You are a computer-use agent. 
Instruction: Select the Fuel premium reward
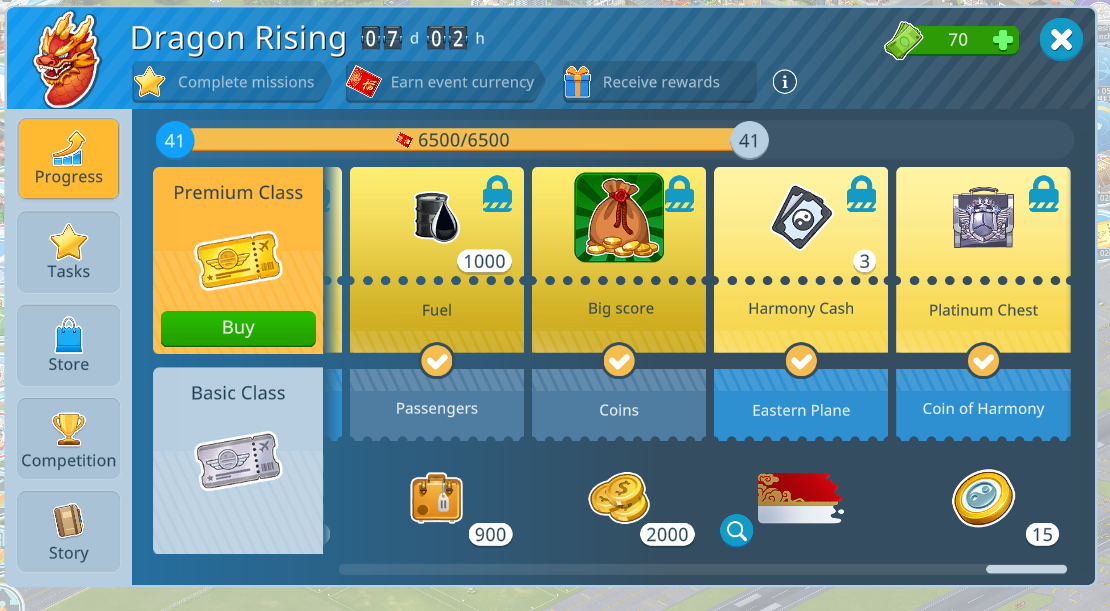pyautogui.click(x=437, y=250)
